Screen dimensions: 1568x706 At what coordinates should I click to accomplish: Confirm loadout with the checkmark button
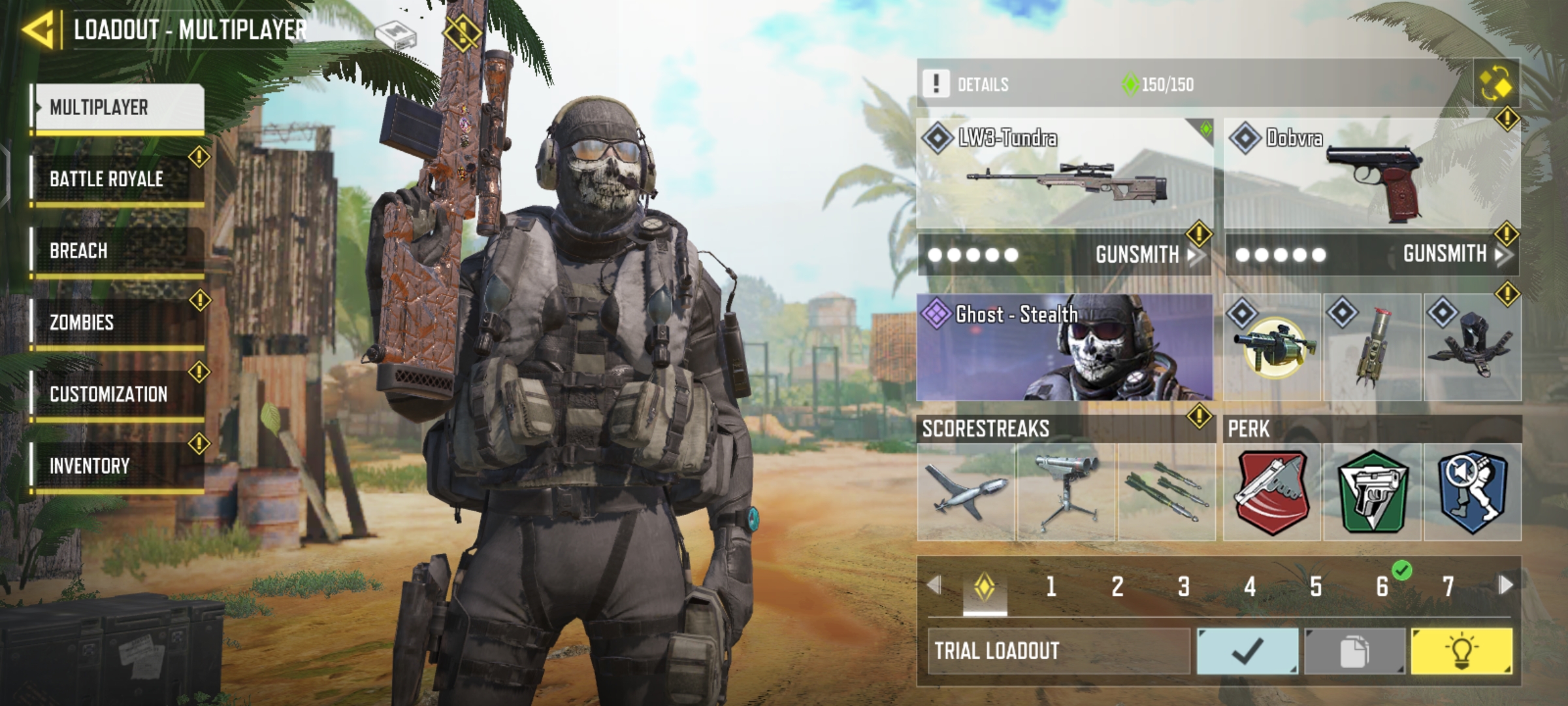tap(1247, 651)
